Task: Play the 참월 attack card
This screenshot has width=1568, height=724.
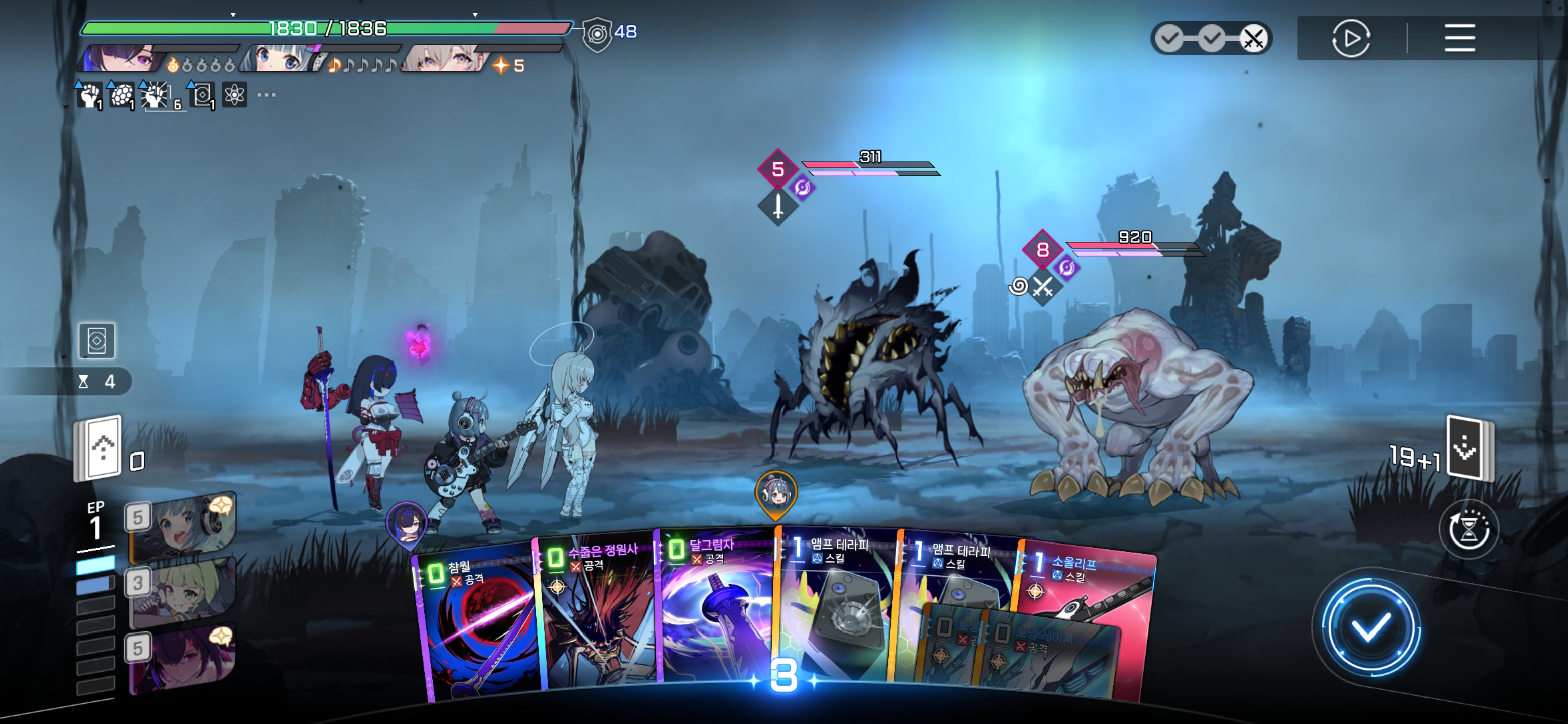Action: coord(478,627)
